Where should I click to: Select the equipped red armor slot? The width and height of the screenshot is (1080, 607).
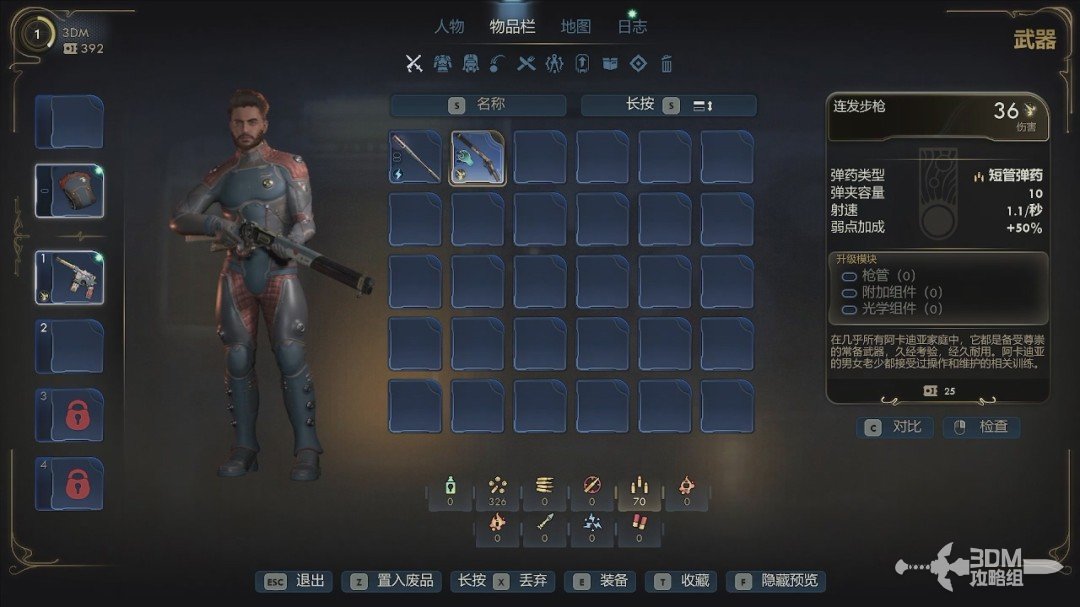pos(70,191)
